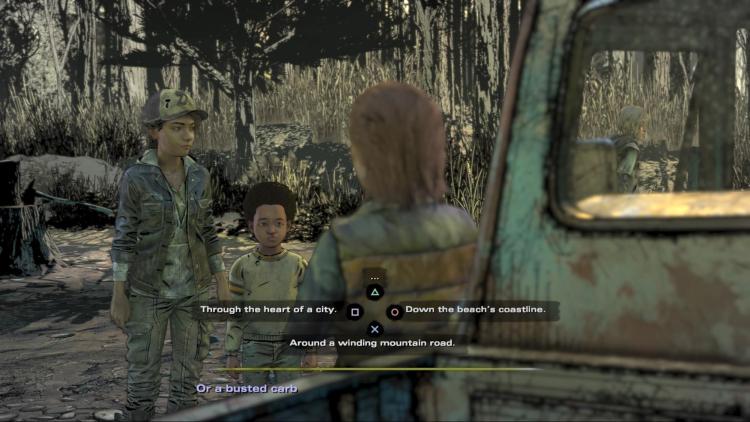Choose the silent "..." dialogue option
750x422 pixels.
click(375, 278)
